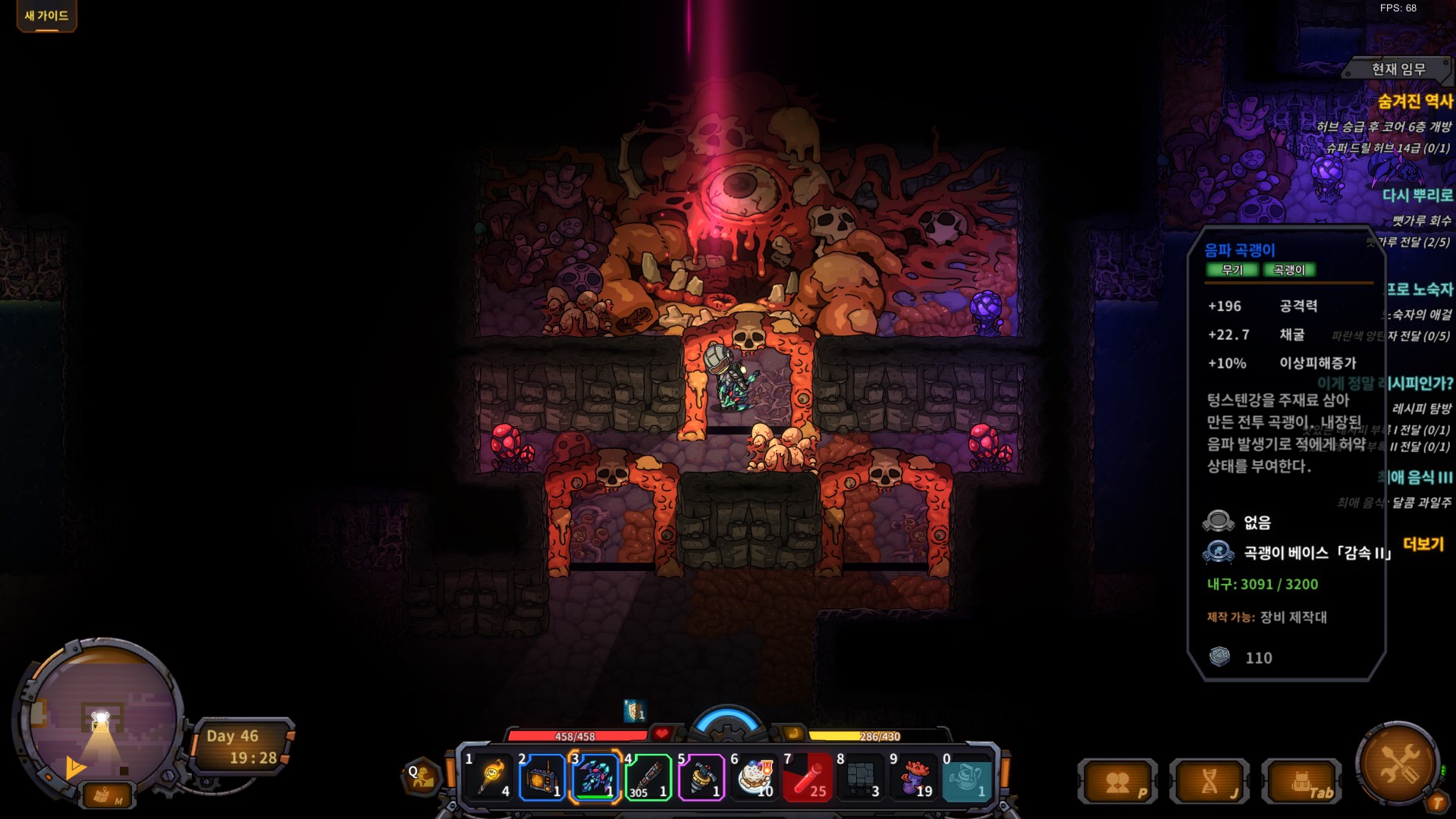Viewport: 1456px width, 819px height.
Task: Open the wrench and screwdriver build menu
Action: coord(1398,762)
